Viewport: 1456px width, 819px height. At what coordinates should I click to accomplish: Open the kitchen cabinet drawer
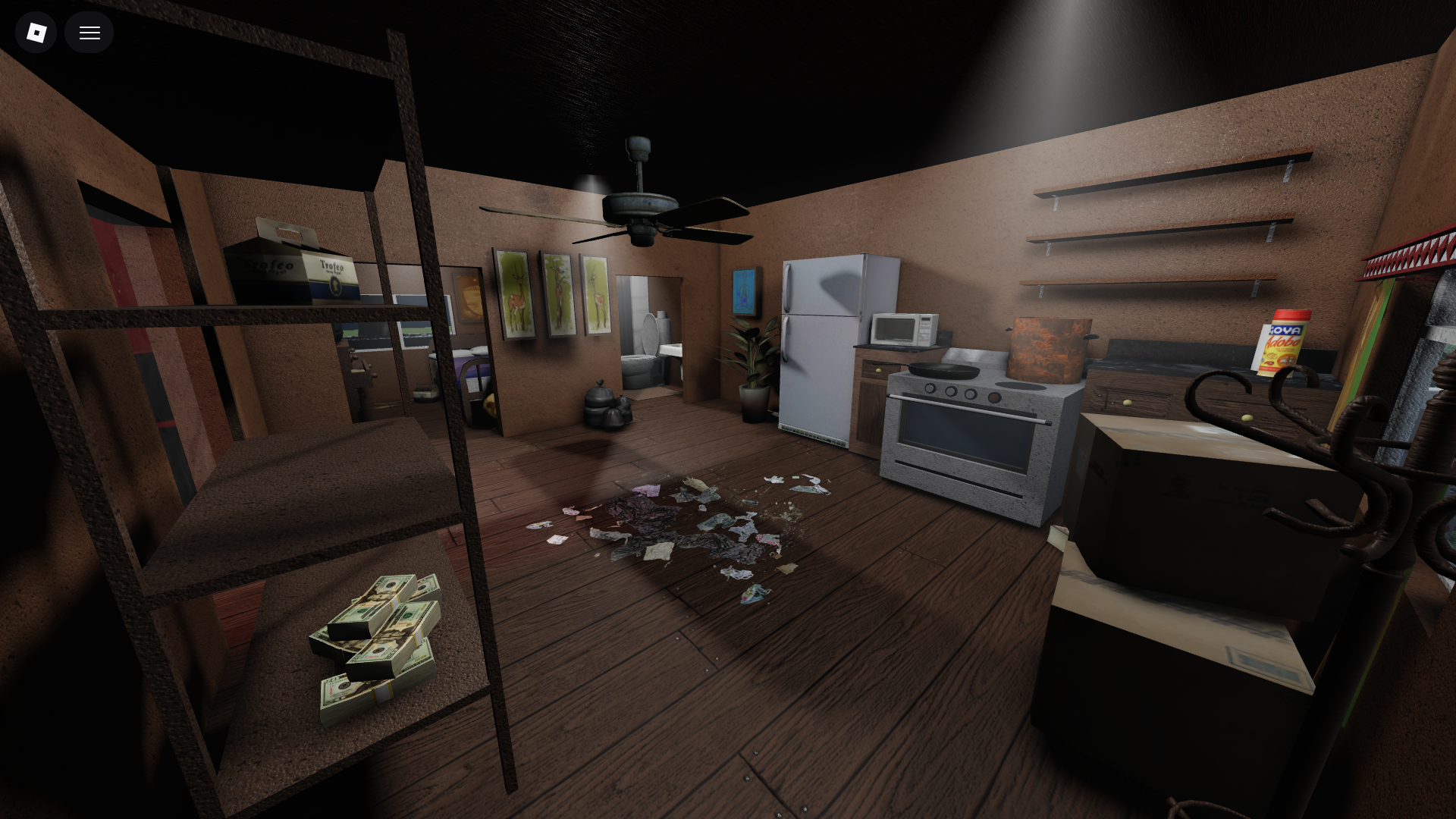point(880,369)
